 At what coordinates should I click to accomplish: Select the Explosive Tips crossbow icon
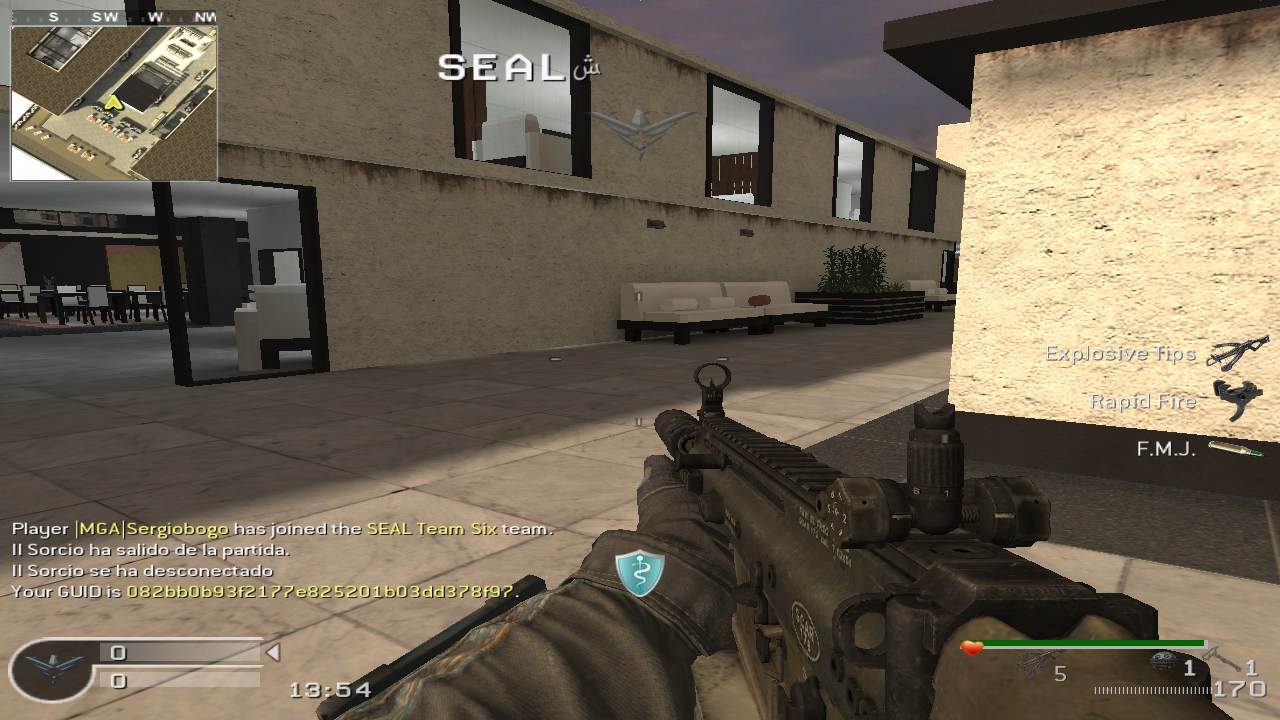click(x=1238, y=353)
